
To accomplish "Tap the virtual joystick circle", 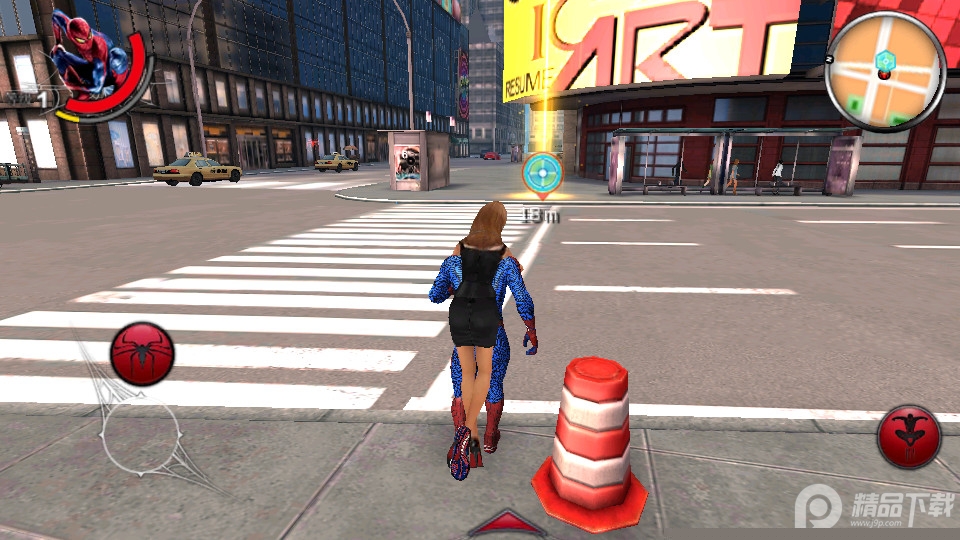I will pos(141,437).
